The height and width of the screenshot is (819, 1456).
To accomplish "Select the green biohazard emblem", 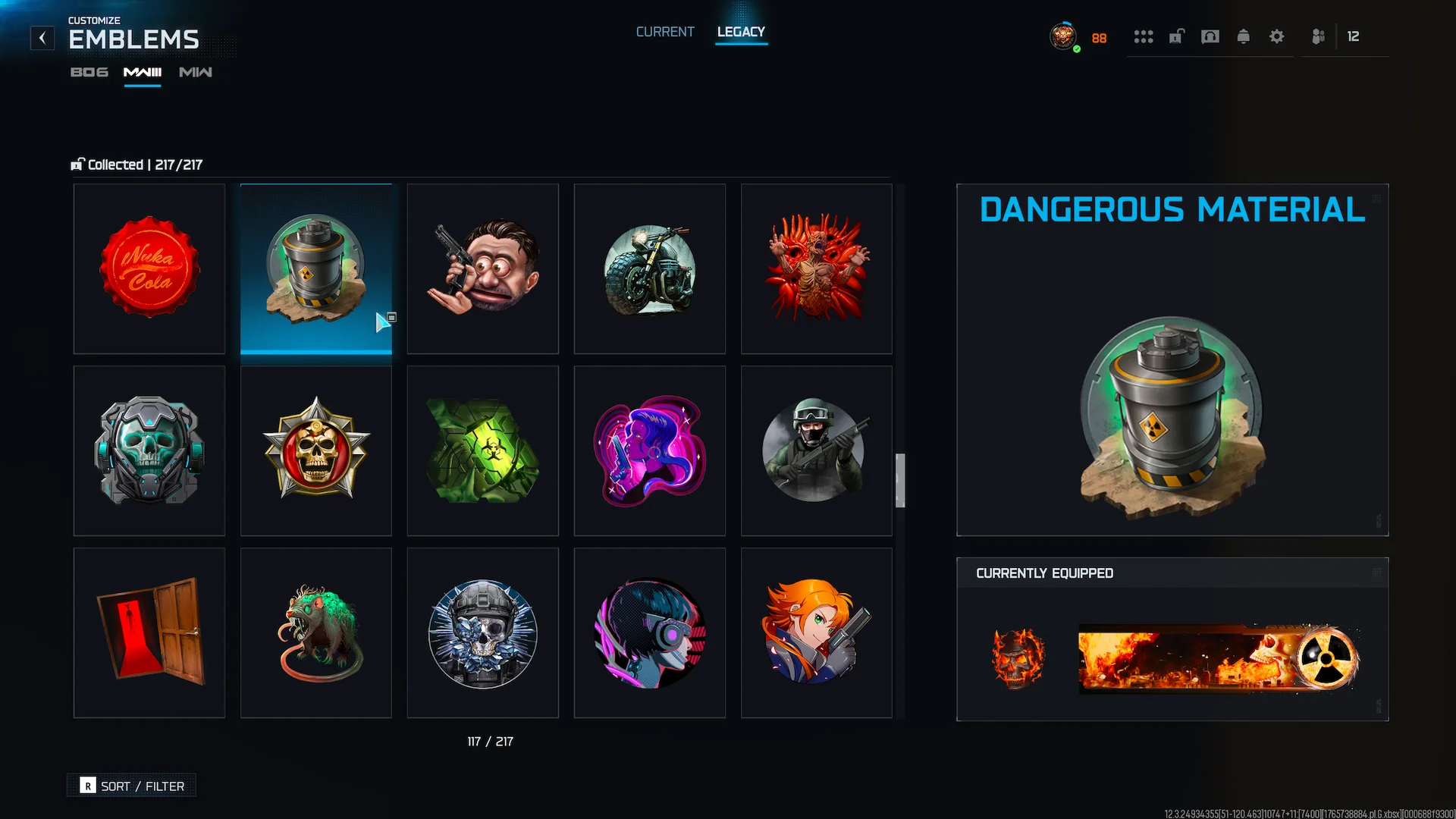I will (x=483, y=450).
